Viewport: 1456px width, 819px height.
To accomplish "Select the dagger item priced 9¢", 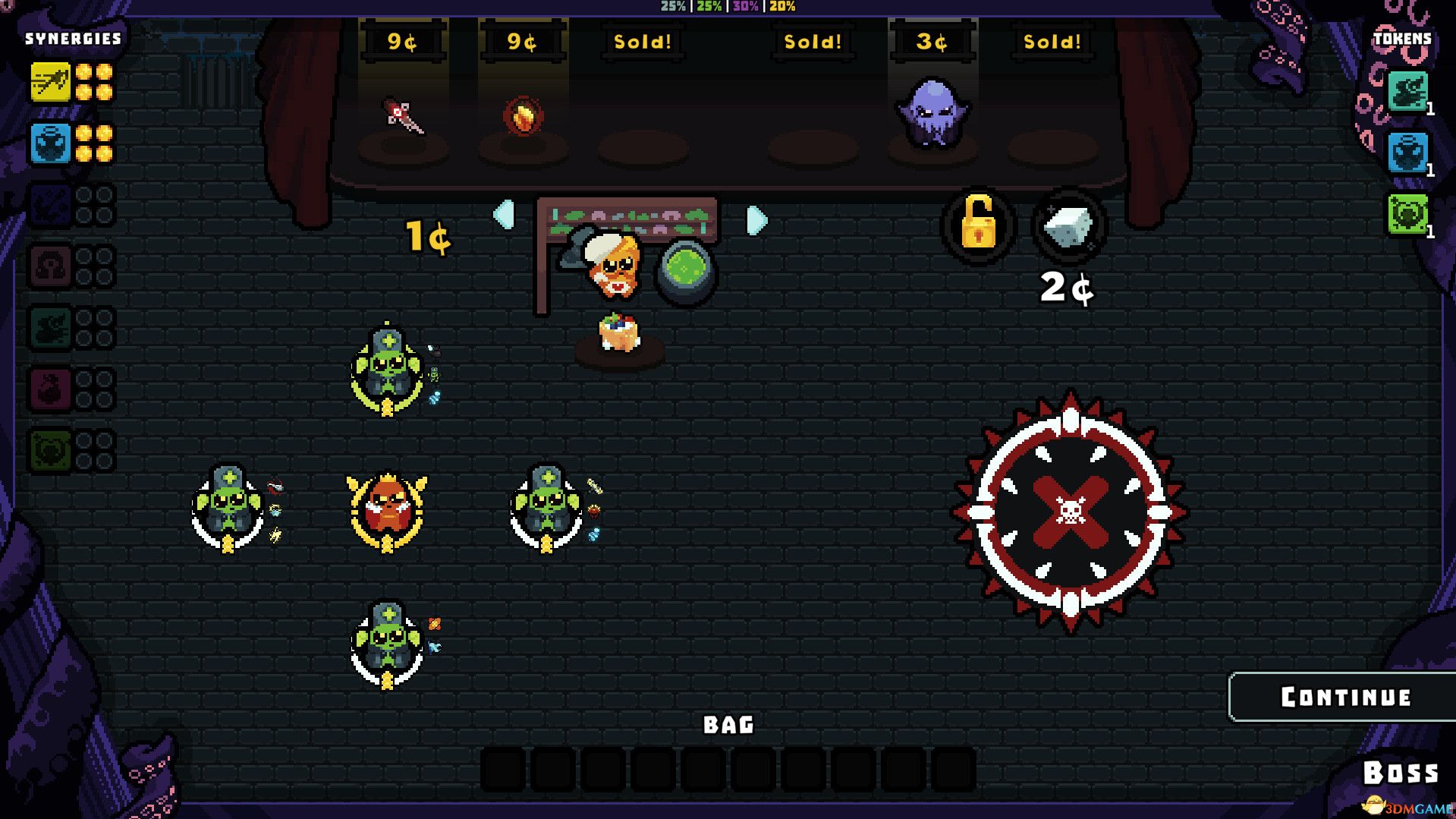I will pos(404,118).
